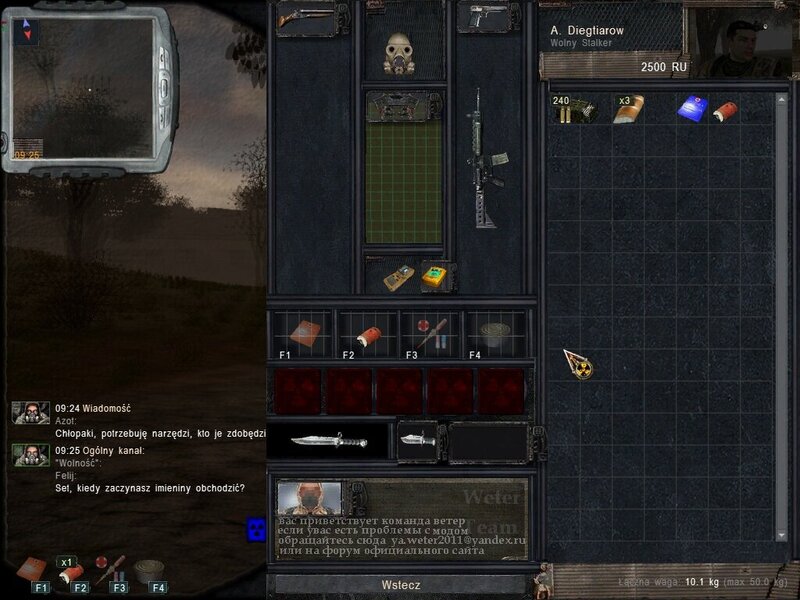Choose the F1 quick slot in inventory panel
This screenshot has height=600, width=800.
(300, 335)
